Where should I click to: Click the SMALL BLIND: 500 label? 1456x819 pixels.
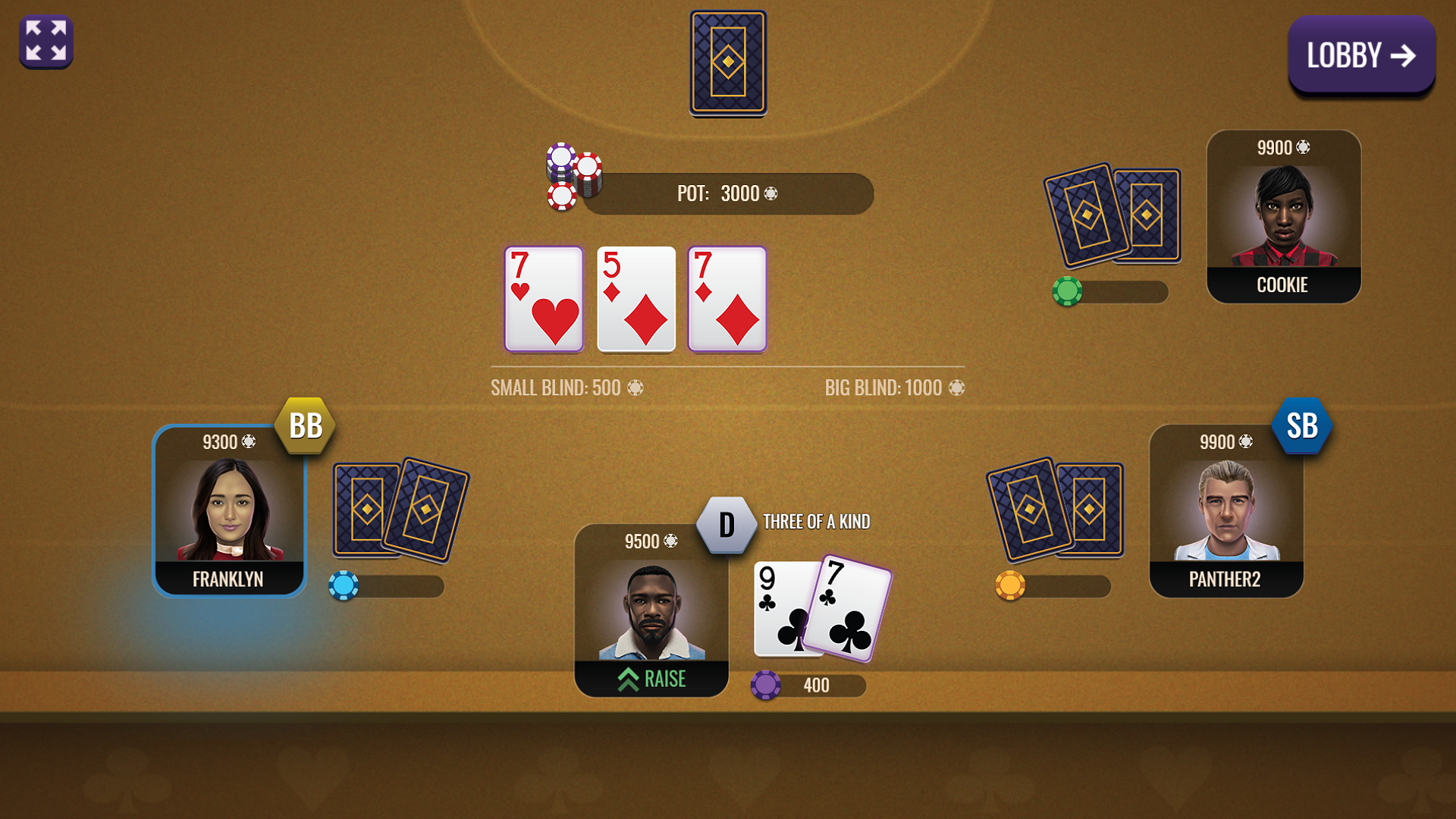(x=567, y=388)
